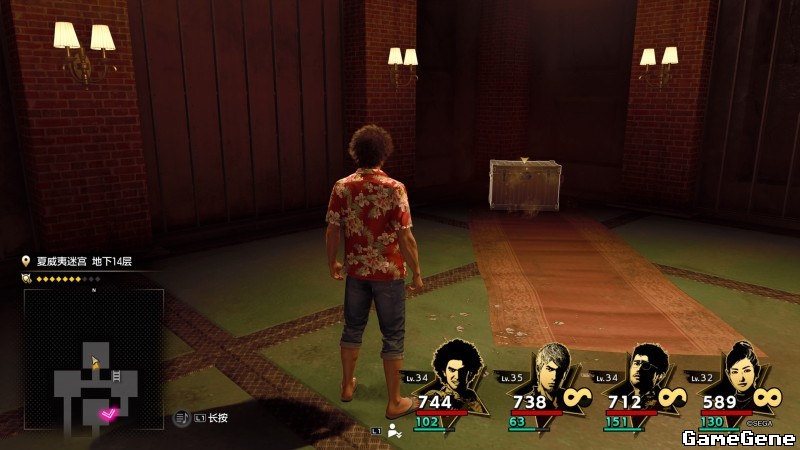This screenshot has height=450, width=800.
Task: Choose the glasses-wearing Lv.34 party member portrait
Action: click(x=646, y=368)
